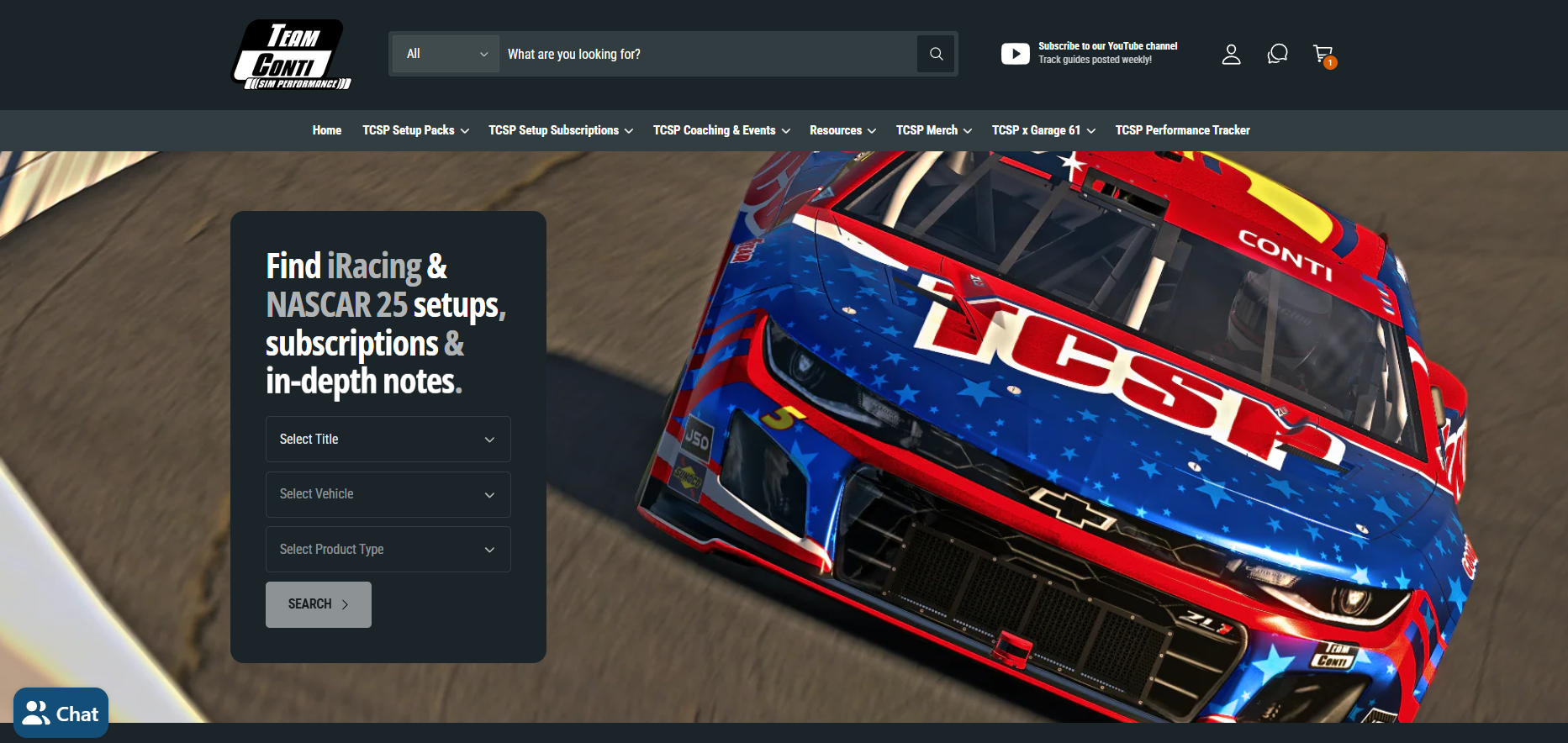Open the Select Vehicle dropdown
The height and width of the screenshot is (743, 1568).
388,494
